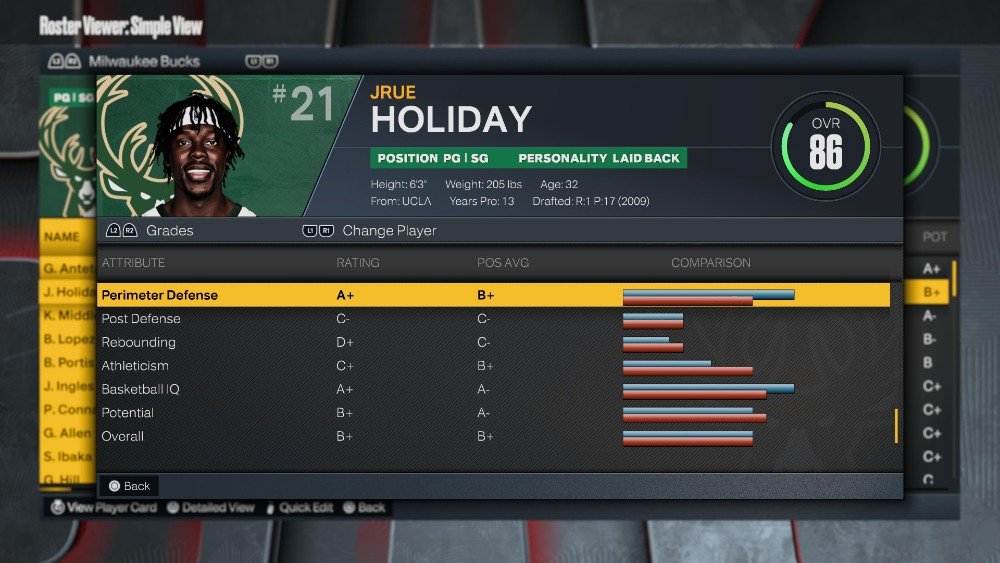Select G. Allen in the roster list
Image resolution: width=1000 pixels, height=563 pixels.
pos(68,433)
